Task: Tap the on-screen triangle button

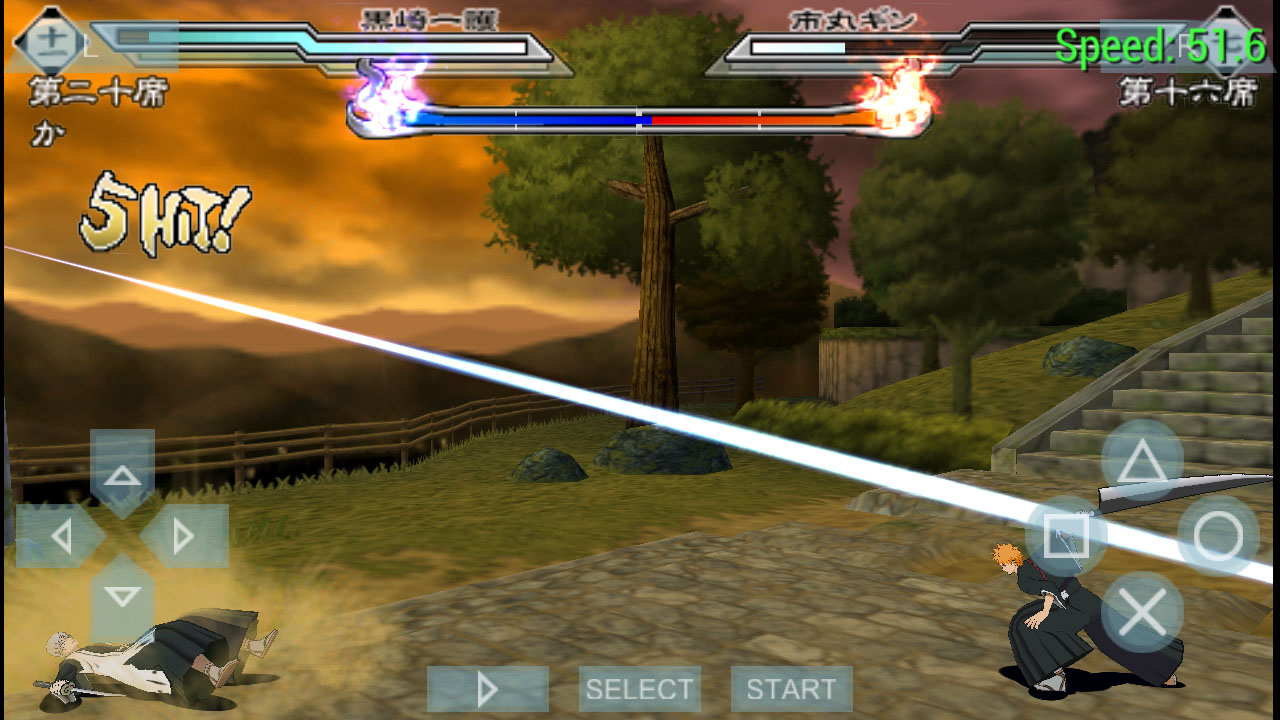Action: (x=1142, y=460)
